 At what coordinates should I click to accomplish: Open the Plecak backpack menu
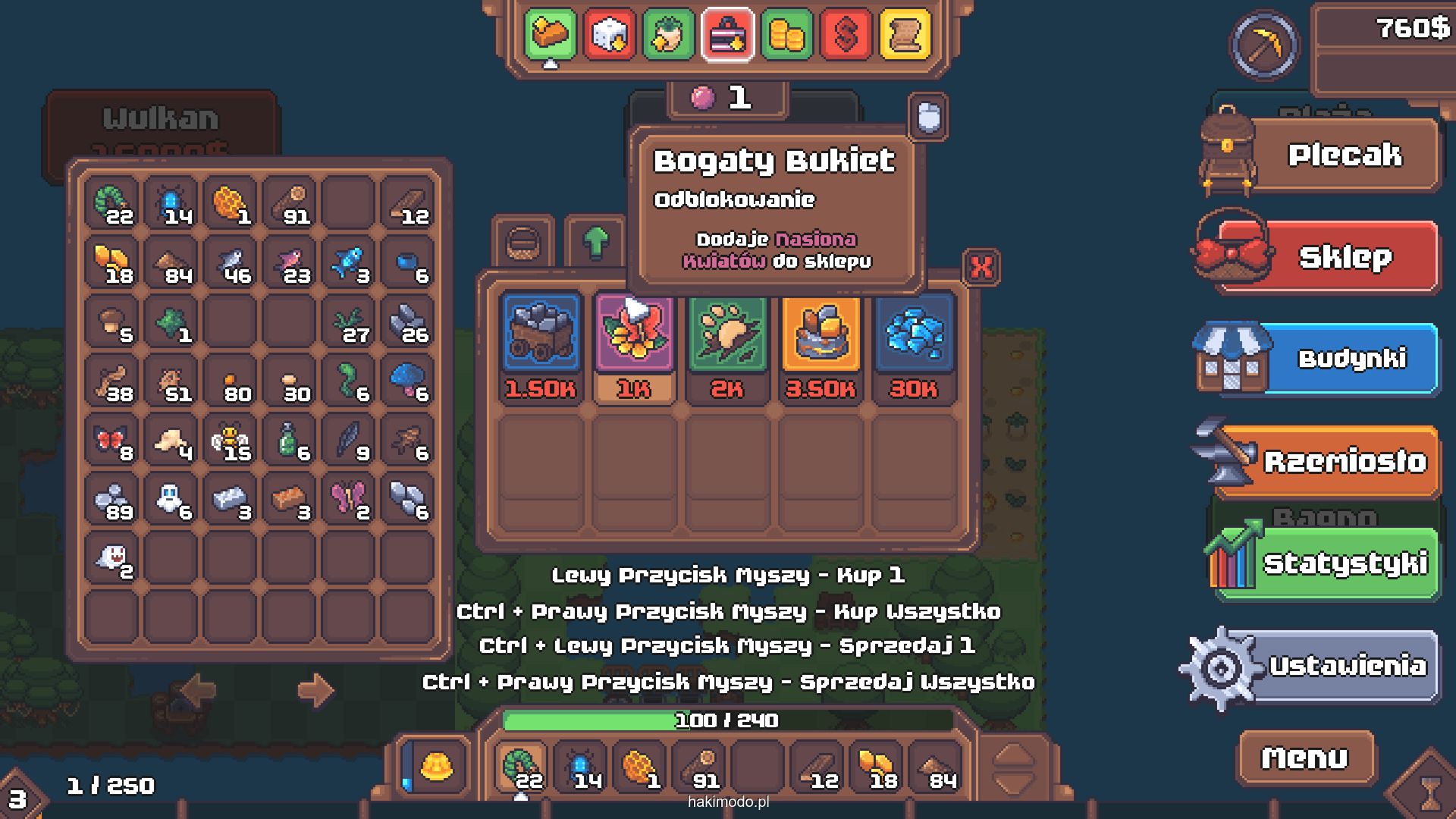tap(1343, 155)
